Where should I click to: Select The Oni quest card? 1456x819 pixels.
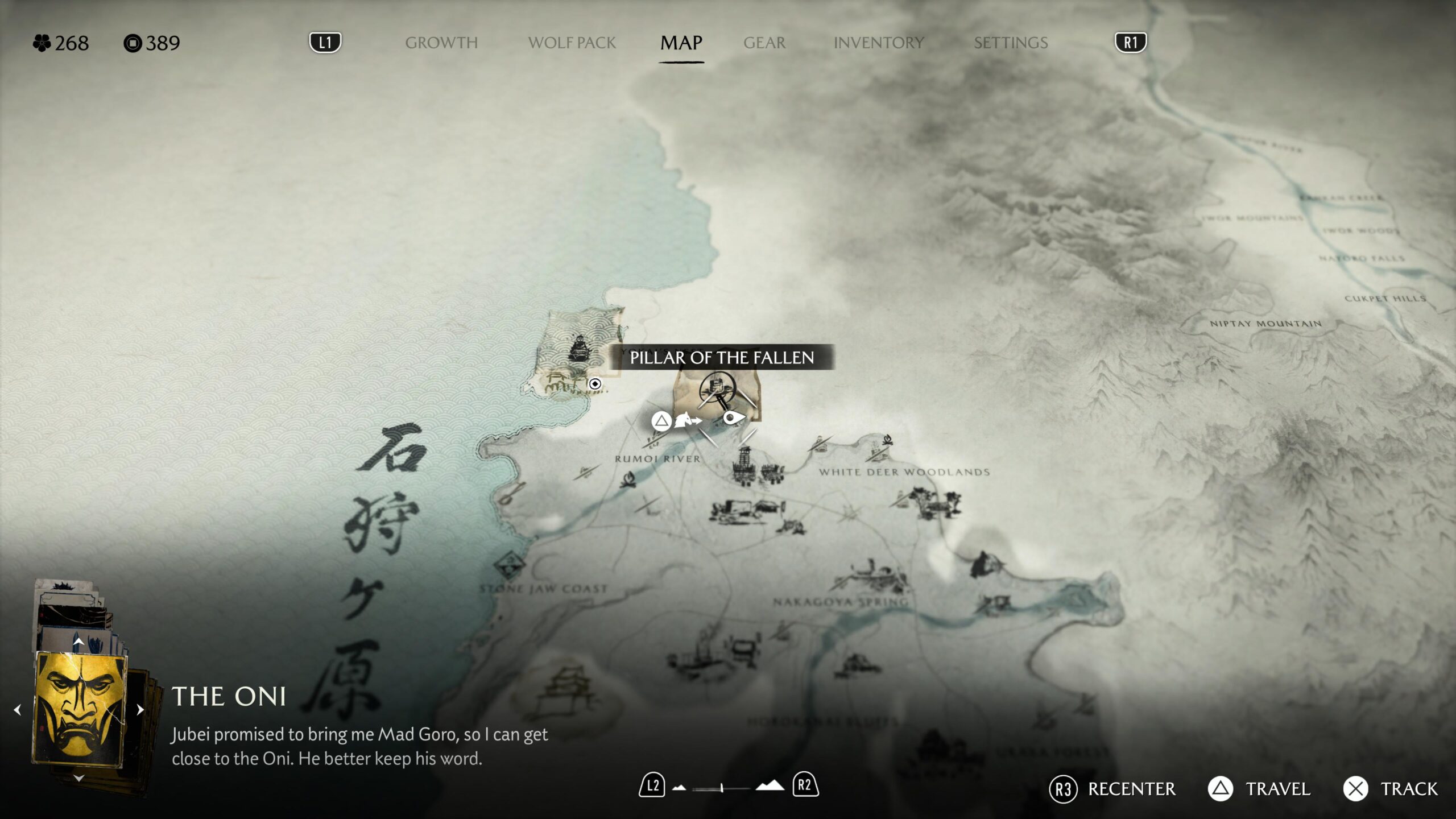coord(80,710)
